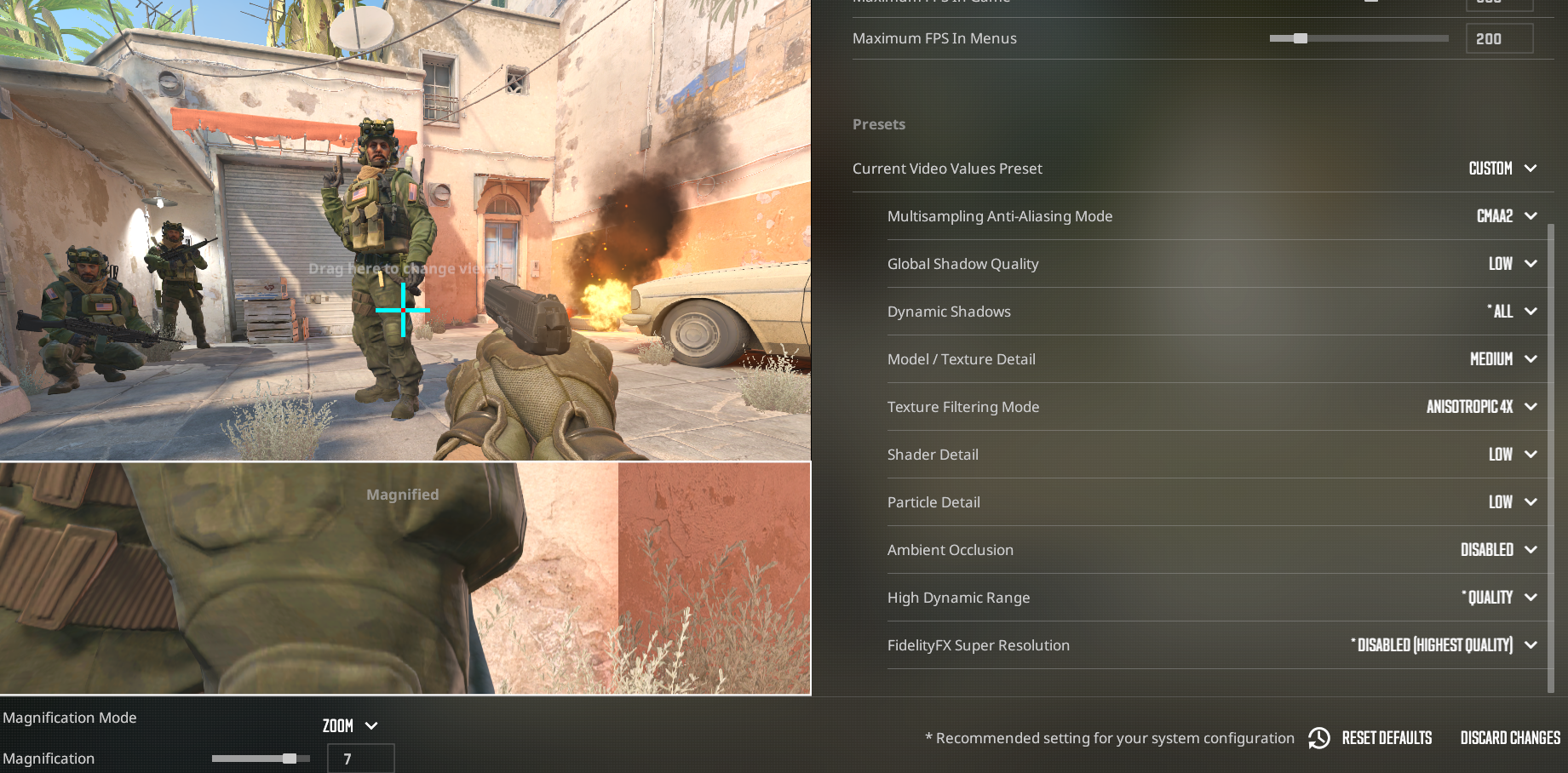Discard the video settings changes
Screen dimensions: 1568x773
pos(1510,738)
